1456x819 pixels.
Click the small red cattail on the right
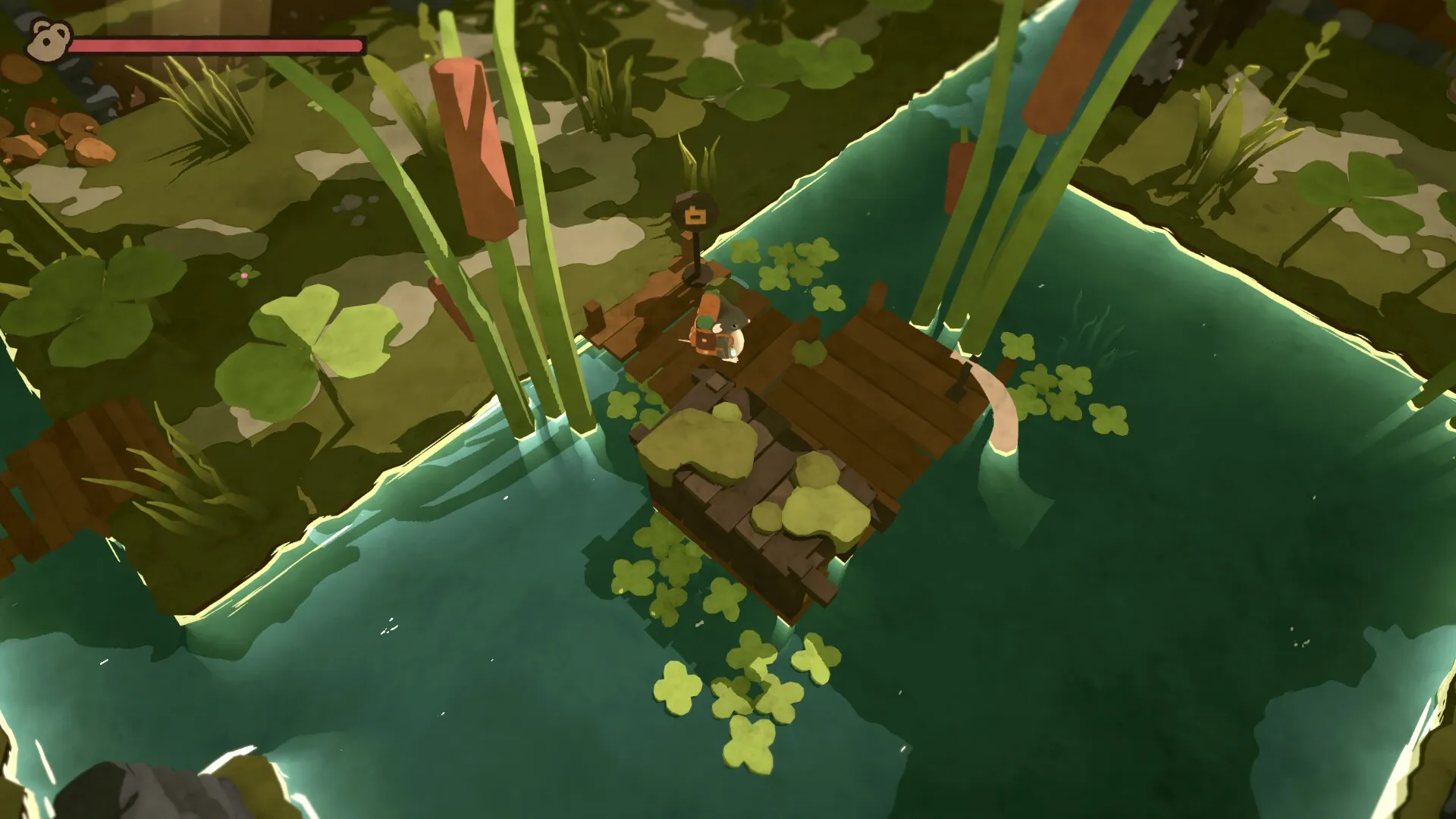(957, 174)
